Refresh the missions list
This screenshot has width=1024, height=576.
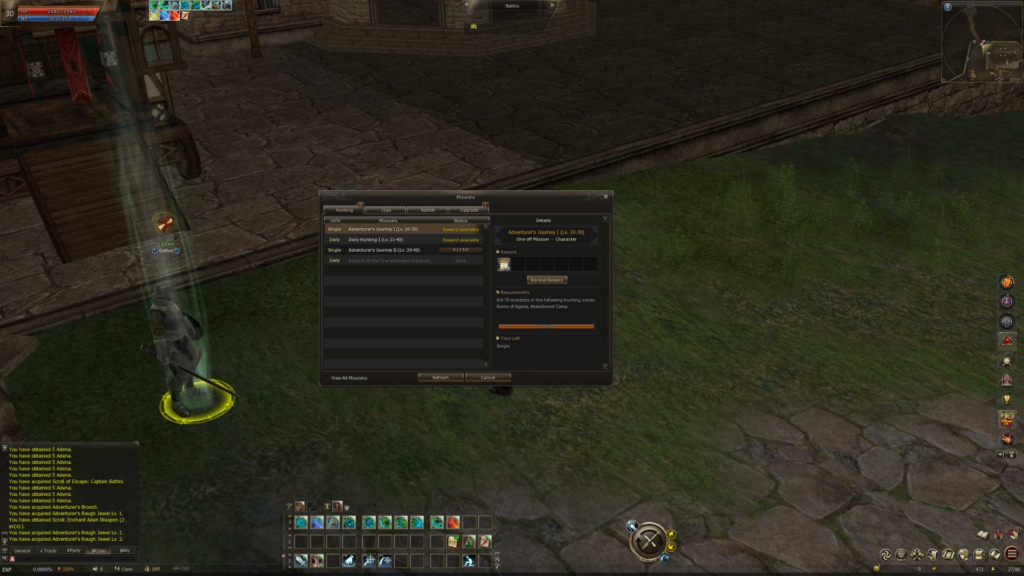pos(440,378)
